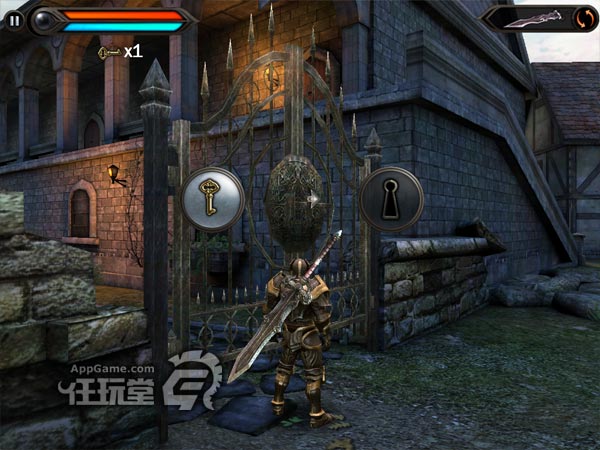Viewport: 600px width, 450px height.
Task: Tap the keyhole lock button
Action: [391, 199]
